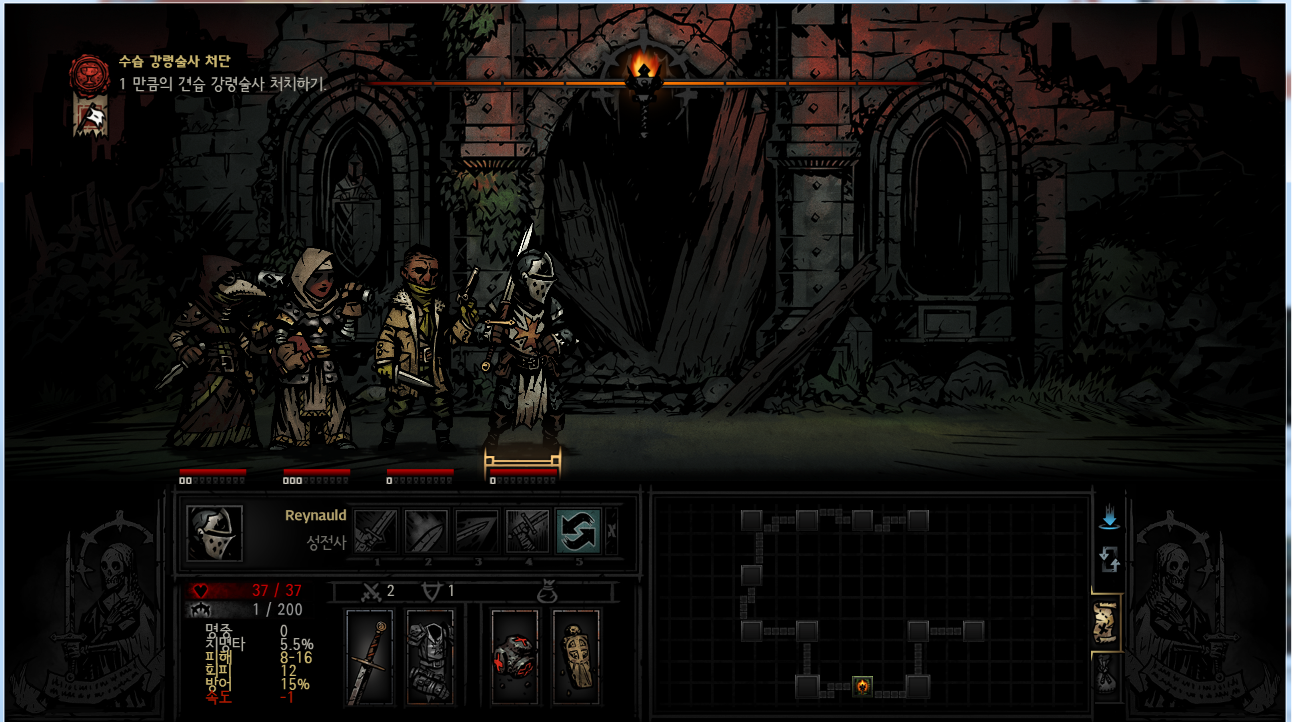Click the white flag banner under the quest seal
Image resolution: width=1292 pixels, height=722 pixels.
click(91, 119)
